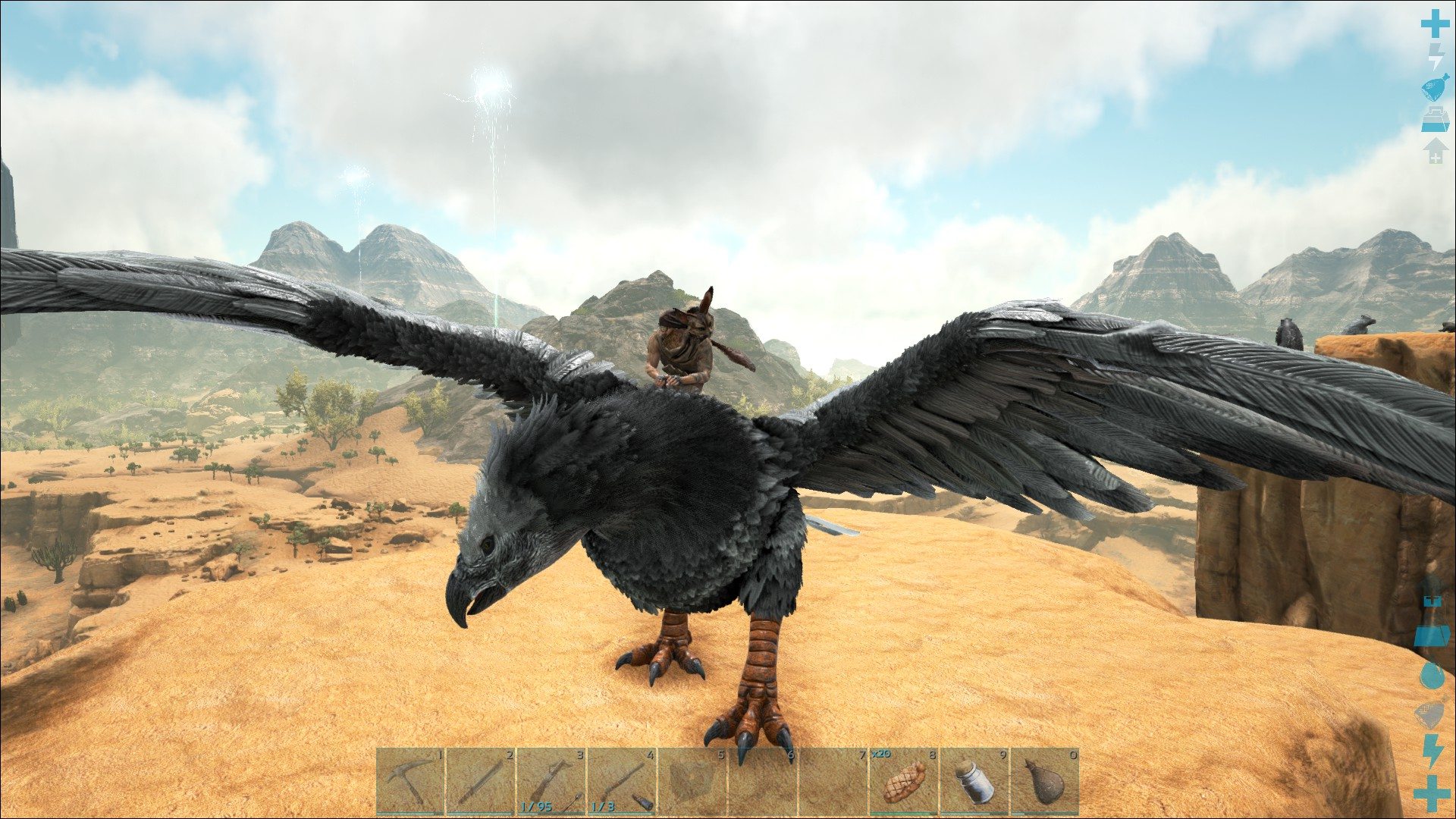
Task: Equip the spear from hotbar slot 2
Action: pyautogui.click(x=481, y=782)
